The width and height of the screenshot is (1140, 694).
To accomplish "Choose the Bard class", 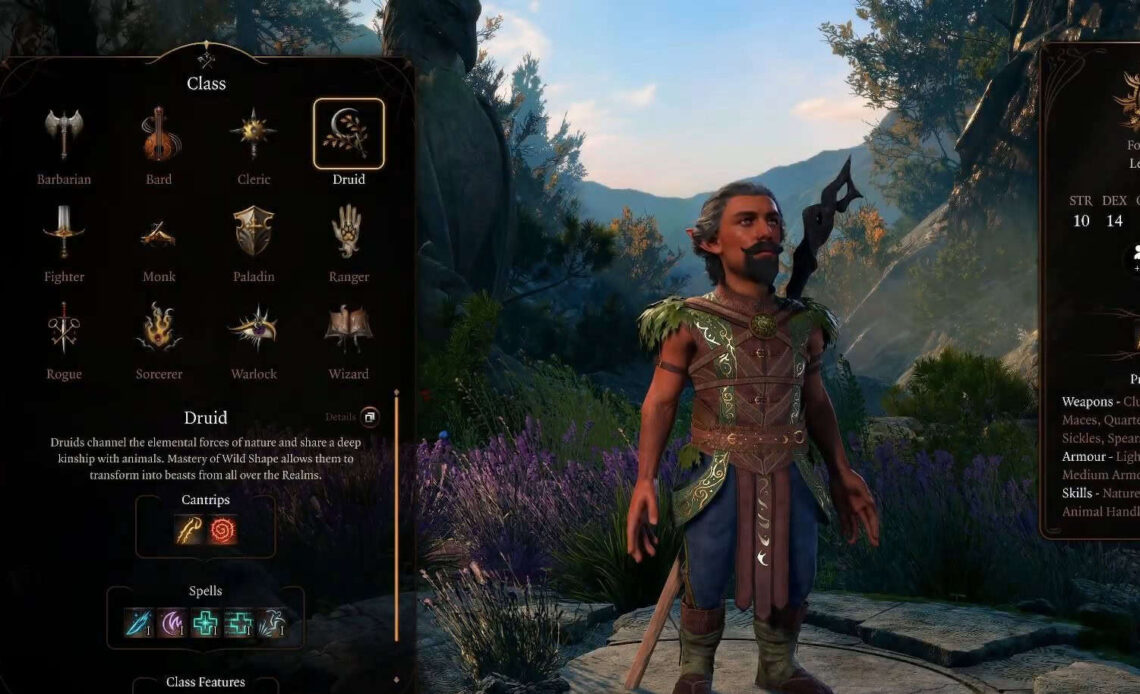I will pos(159,135).
